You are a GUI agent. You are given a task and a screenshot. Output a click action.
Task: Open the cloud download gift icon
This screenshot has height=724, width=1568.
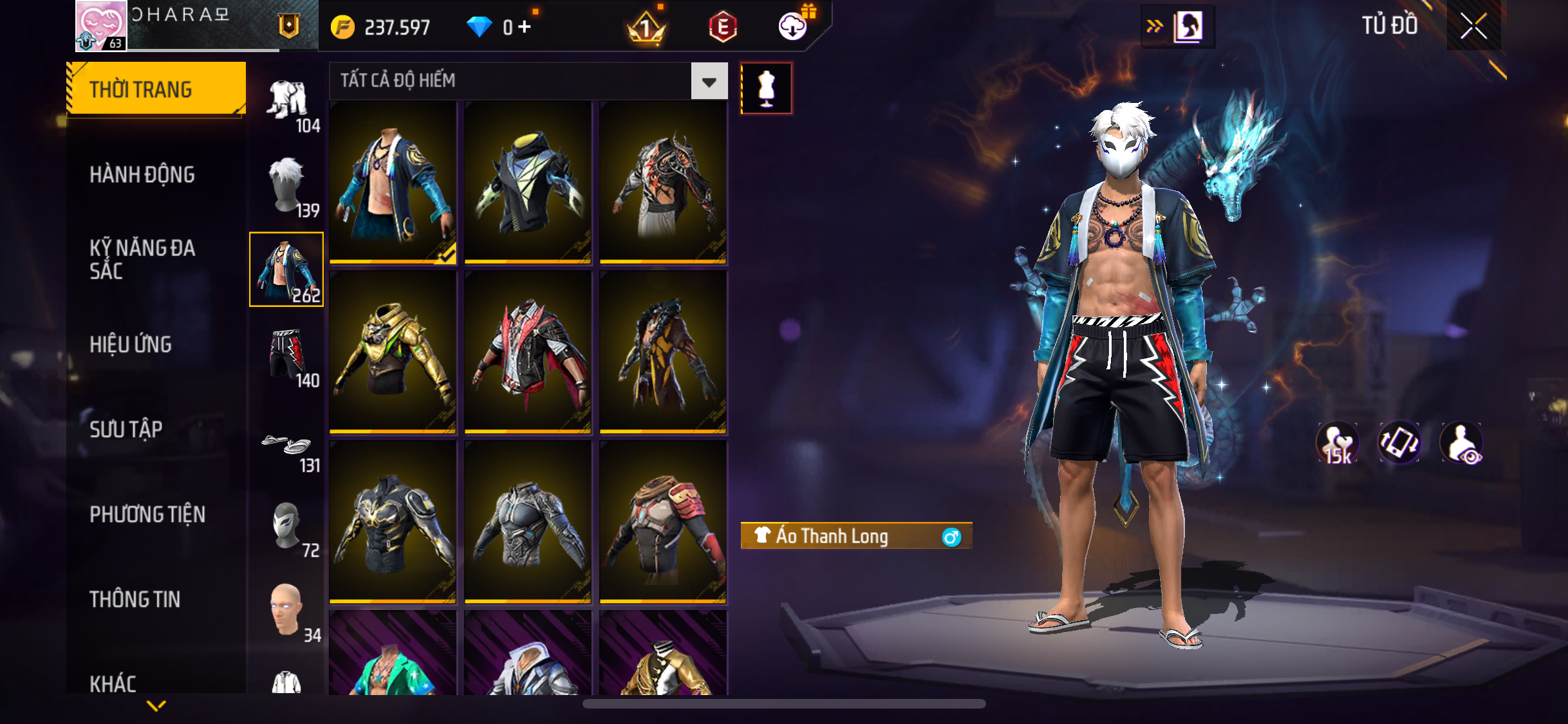(794, 26)
